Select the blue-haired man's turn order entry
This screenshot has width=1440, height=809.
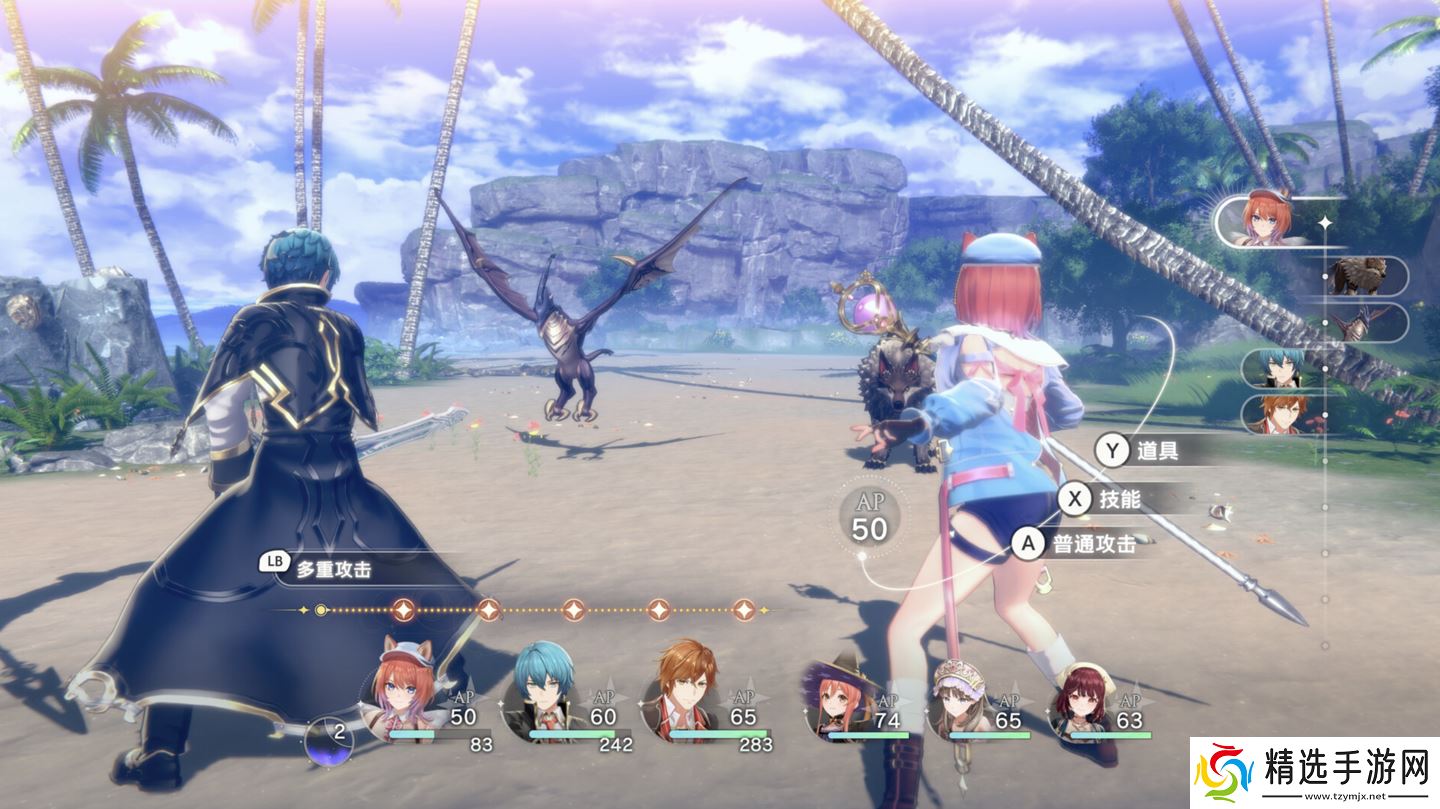click(1280, 369)
